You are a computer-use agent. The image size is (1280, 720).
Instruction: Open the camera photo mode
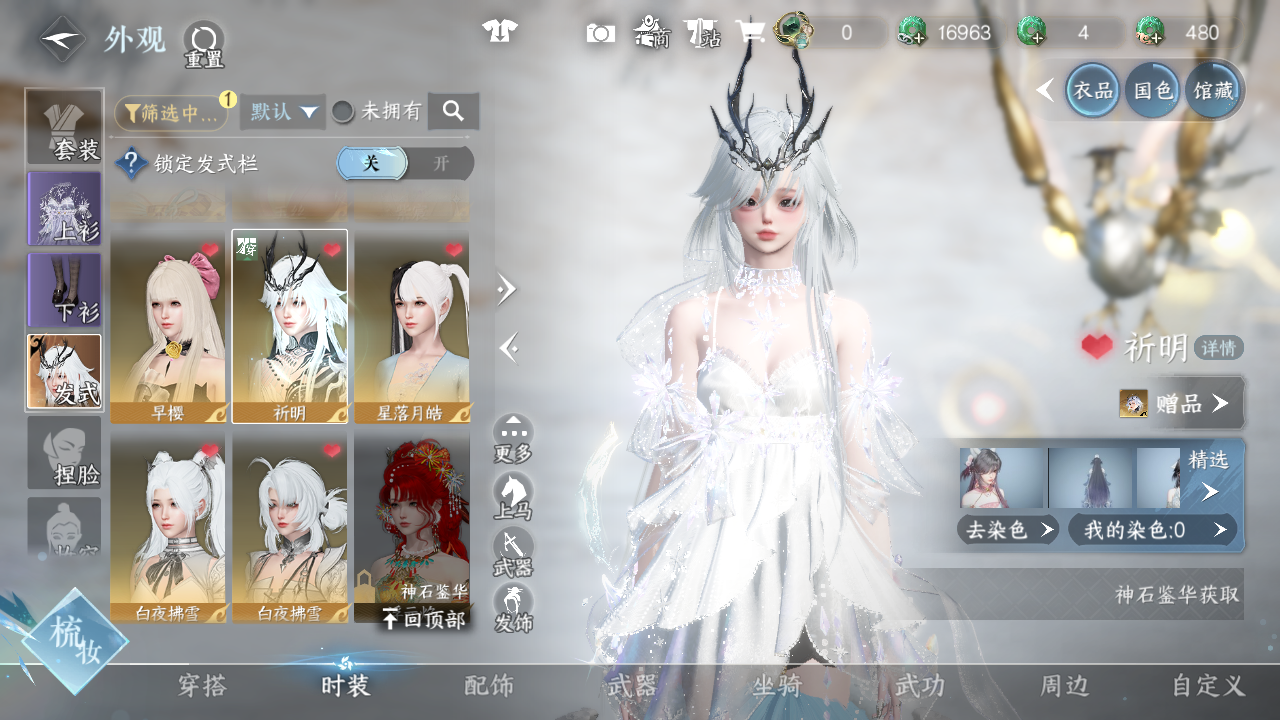(600, 33)
